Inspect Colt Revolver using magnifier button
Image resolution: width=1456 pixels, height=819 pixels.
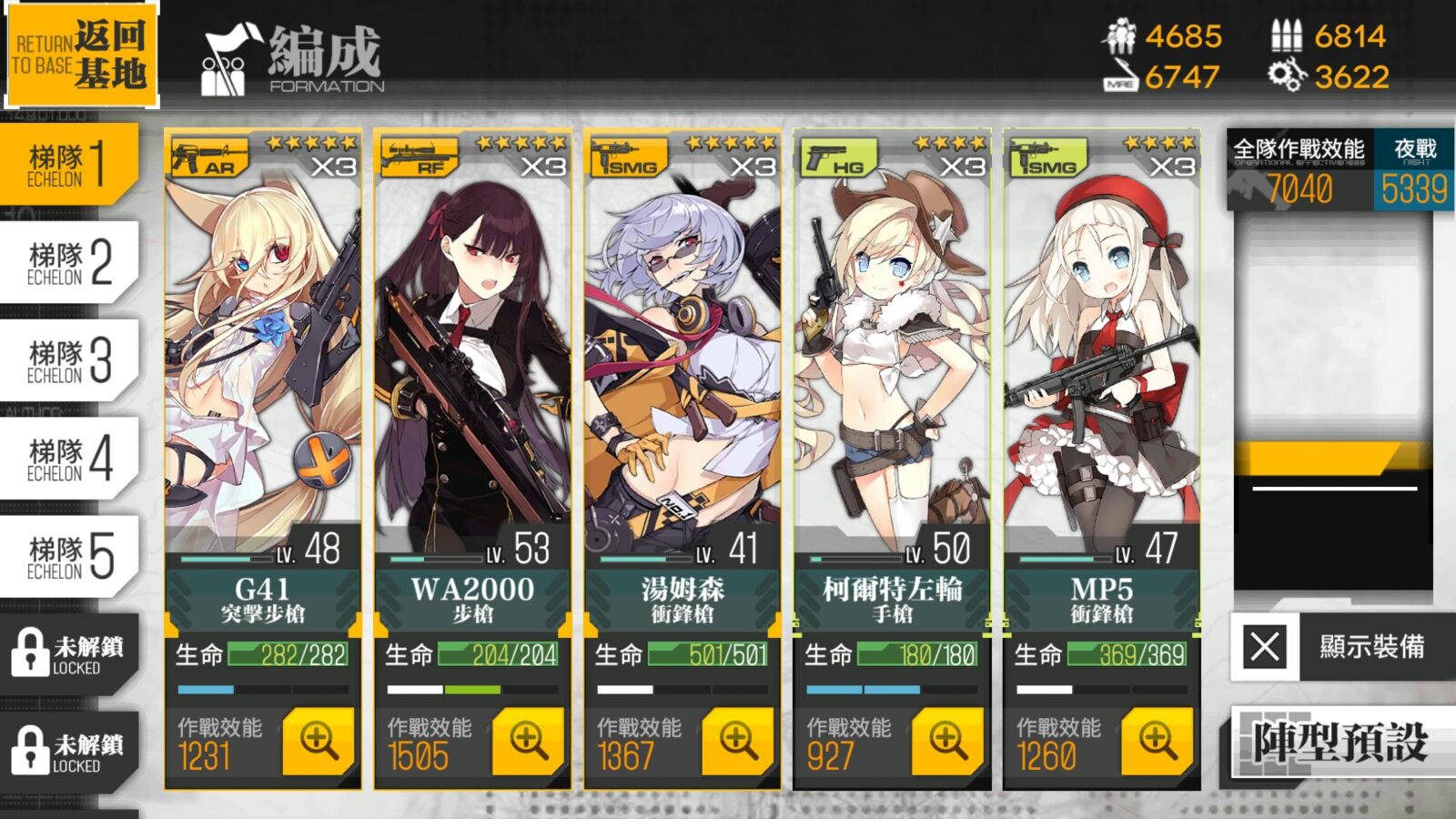[947, 742]
